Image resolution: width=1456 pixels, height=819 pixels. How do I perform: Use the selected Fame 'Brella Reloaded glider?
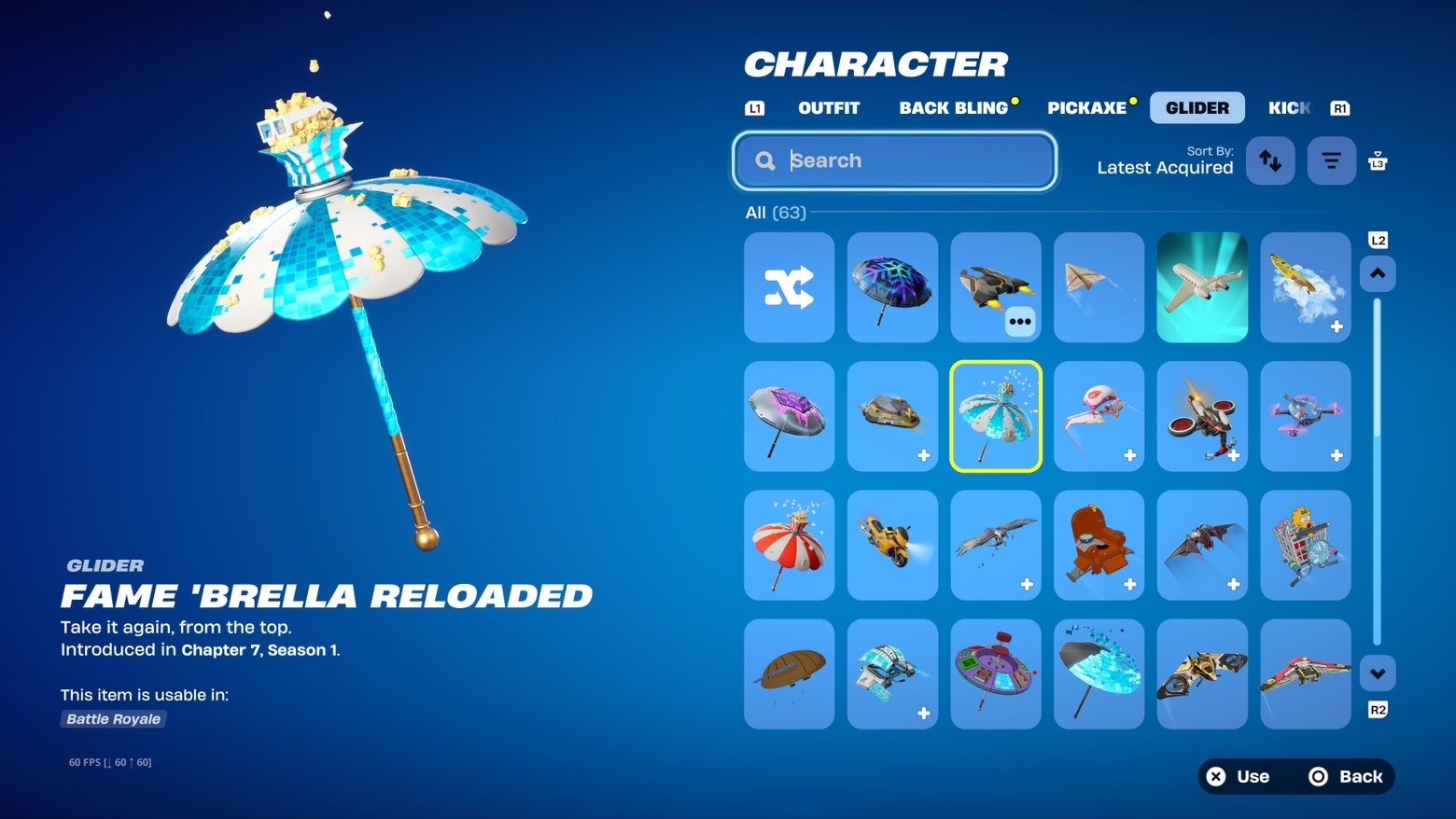coord(1239,776)
